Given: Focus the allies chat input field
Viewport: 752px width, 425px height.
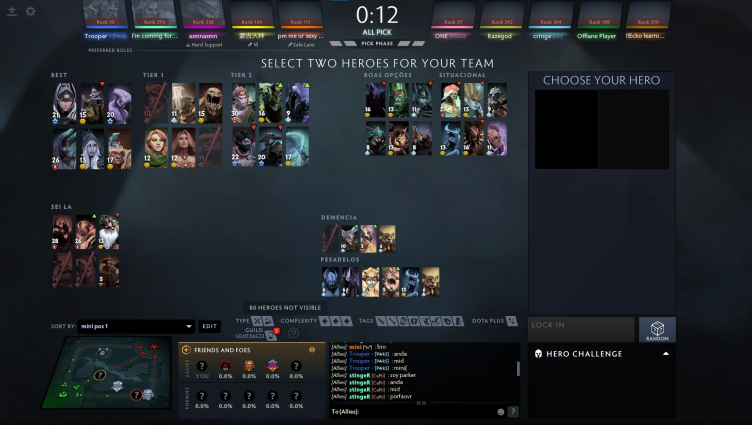Looking at the screenshot, I should (x=410, y=411).
